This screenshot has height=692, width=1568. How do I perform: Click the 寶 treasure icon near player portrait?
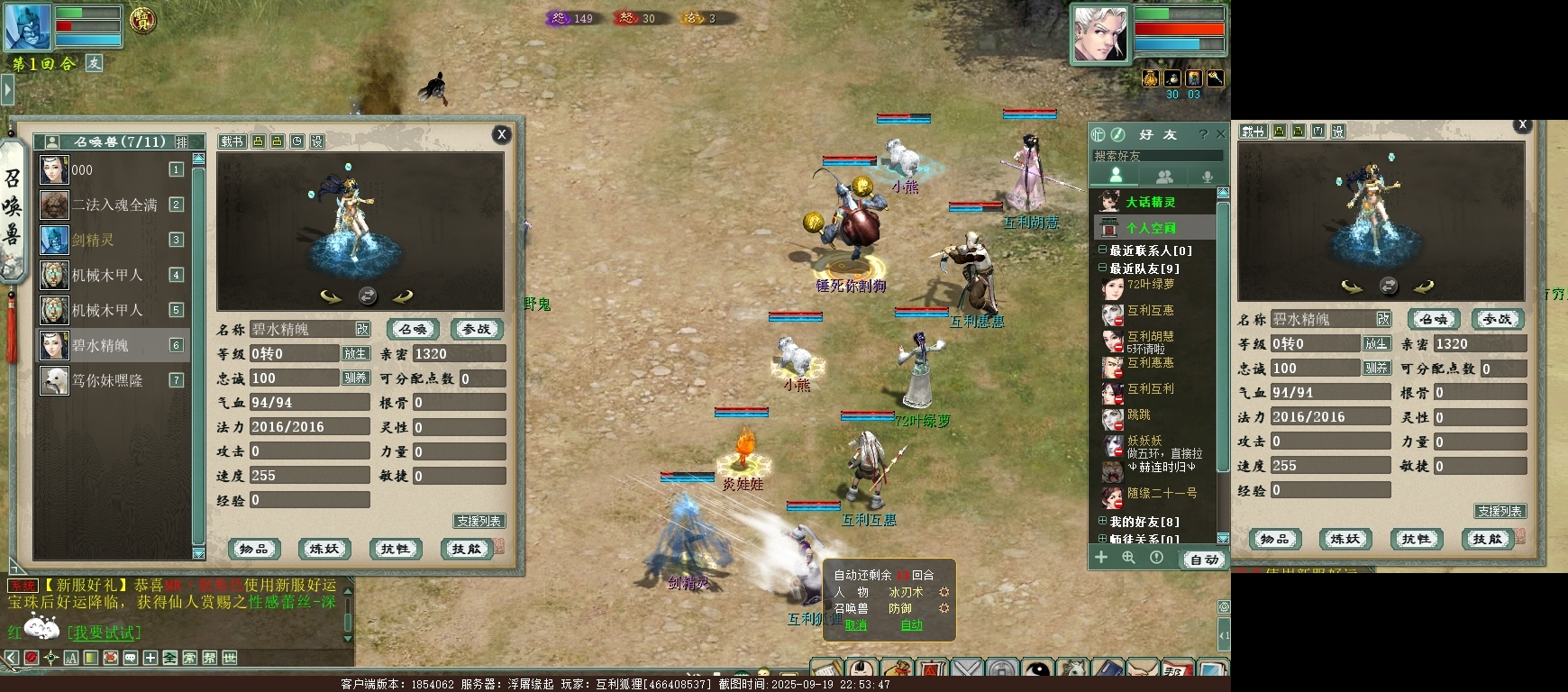pos(142,20)
